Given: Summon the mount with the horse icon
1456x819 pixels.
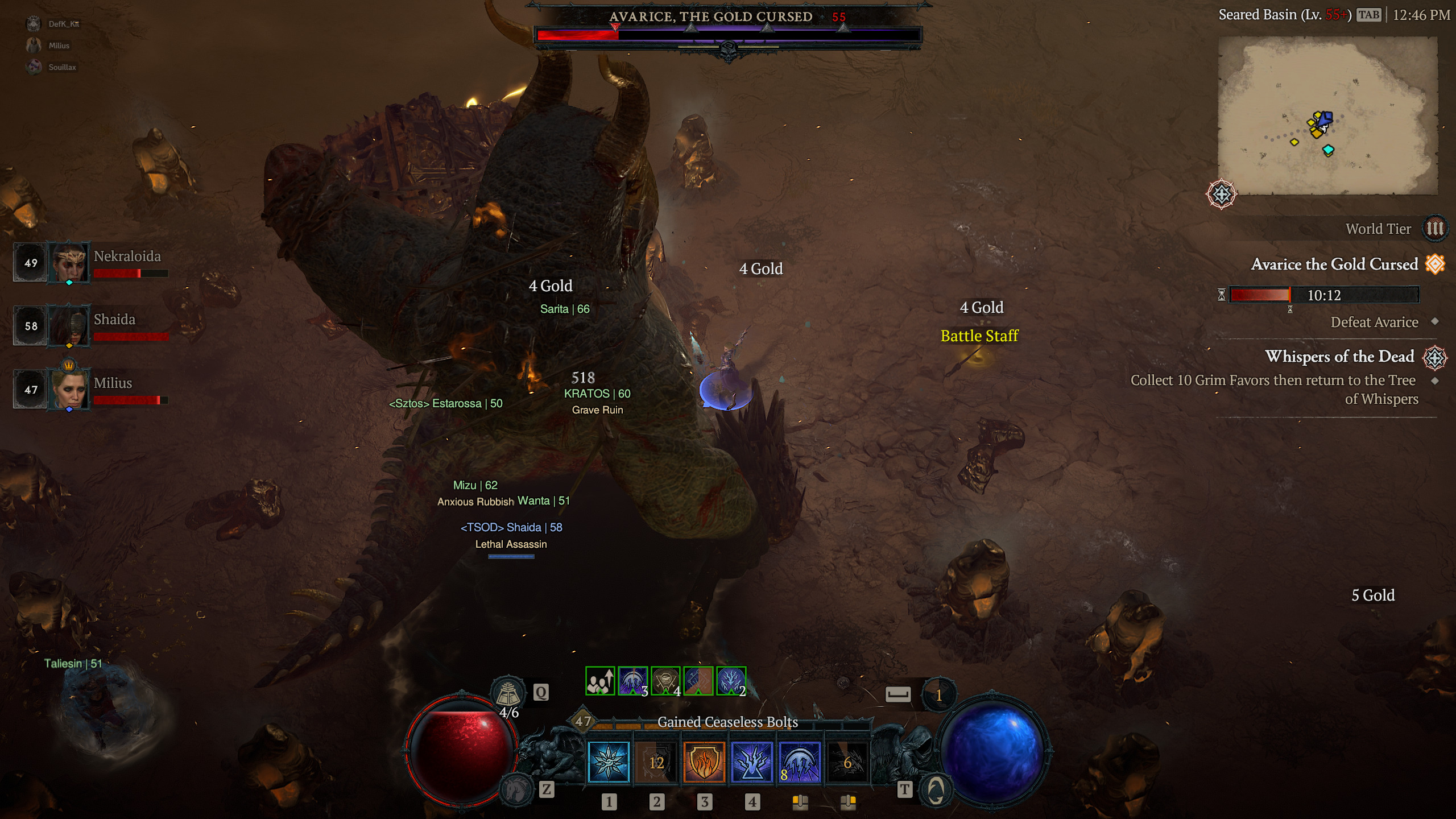Looking at the screenshot, I should pyautogui.click(x=516, y=789).
